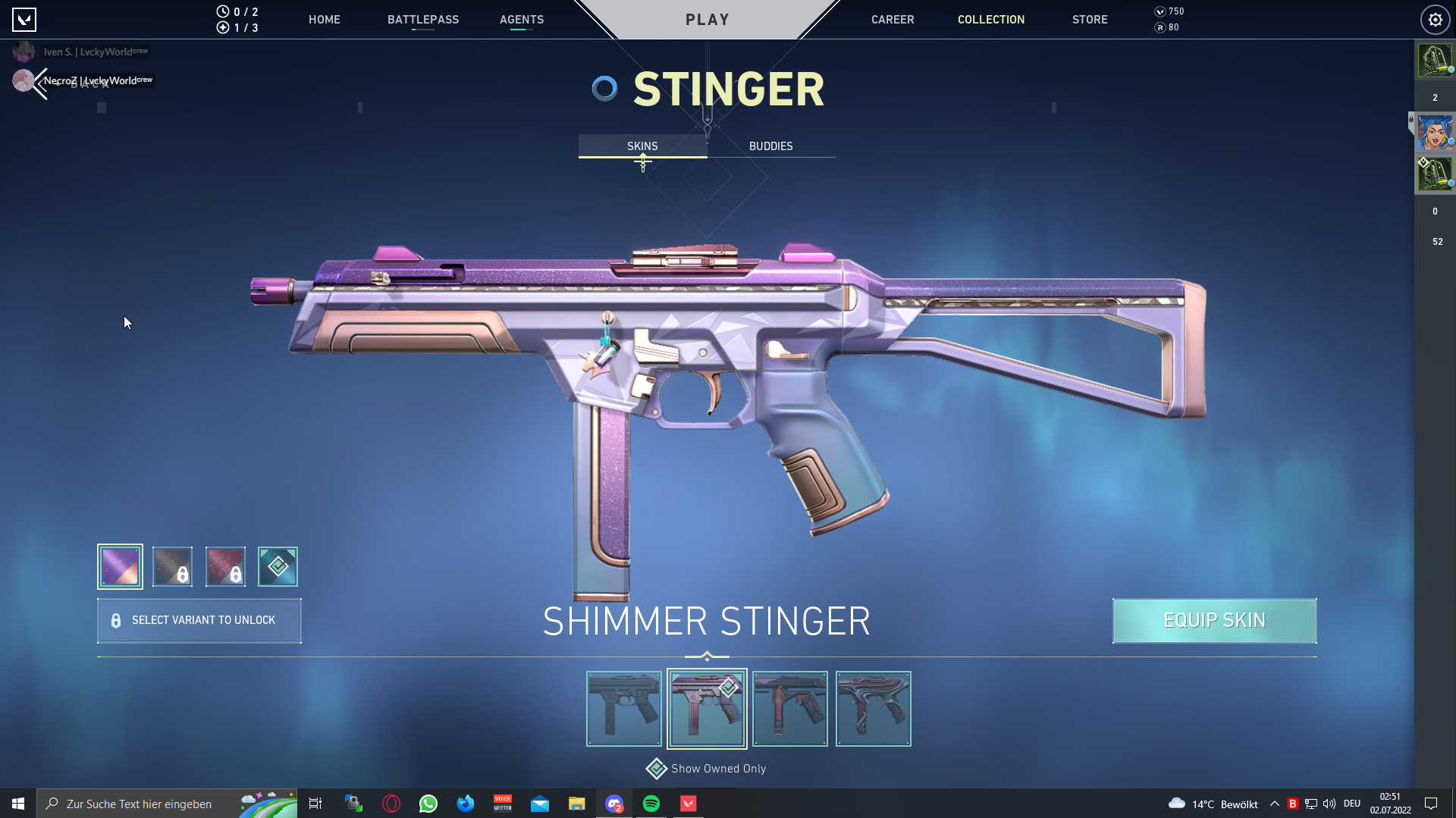Toggle Show Owned Only filter
1456x818 pixels.
tap(657, 769)
